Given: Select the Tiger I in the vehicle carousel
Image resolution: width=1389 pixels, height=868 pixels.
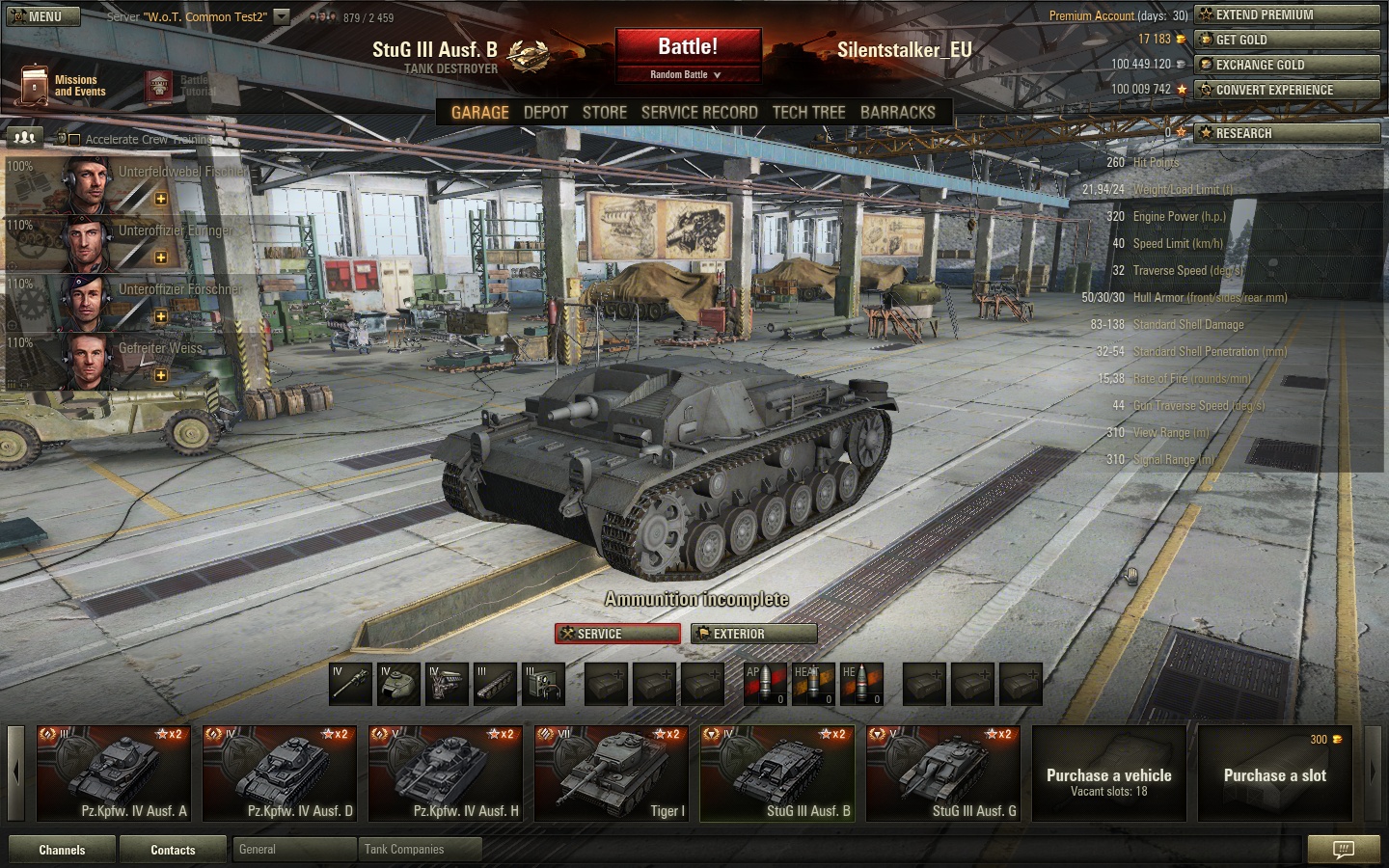Looking at the screenshot, I should [612, 773].
